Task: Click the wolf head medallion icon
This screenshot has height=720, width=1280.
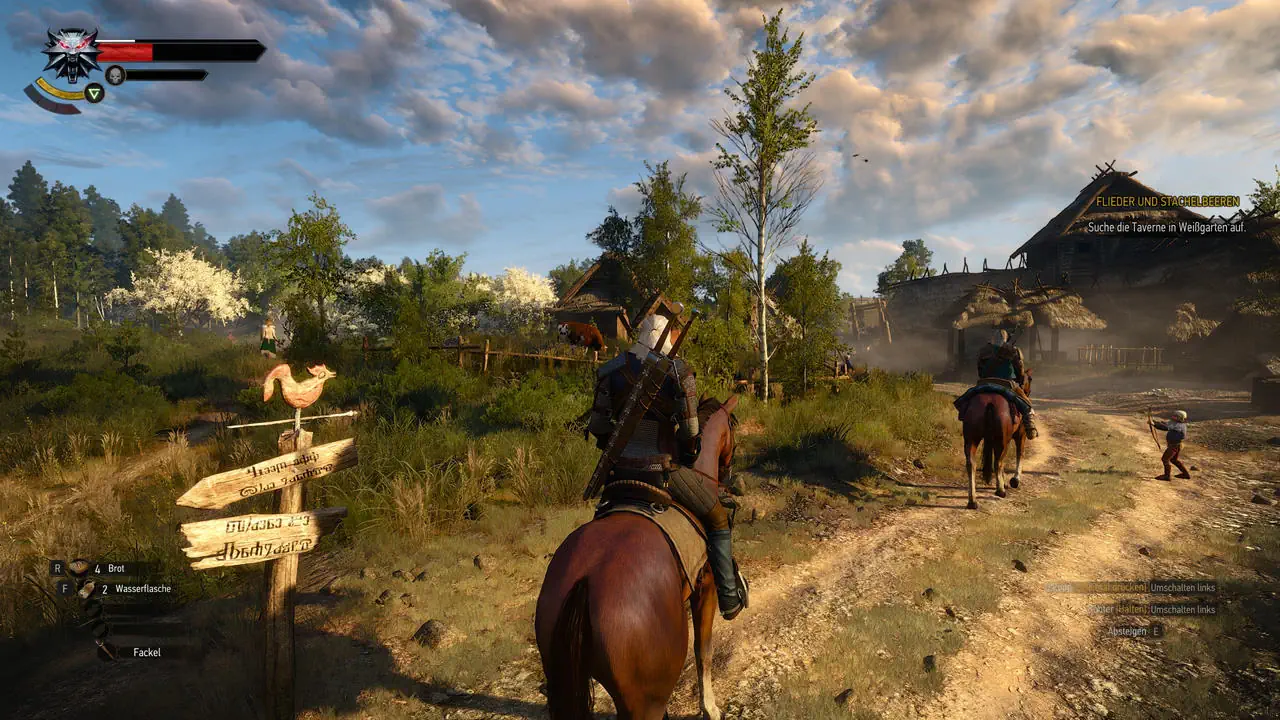Action: 70,53
